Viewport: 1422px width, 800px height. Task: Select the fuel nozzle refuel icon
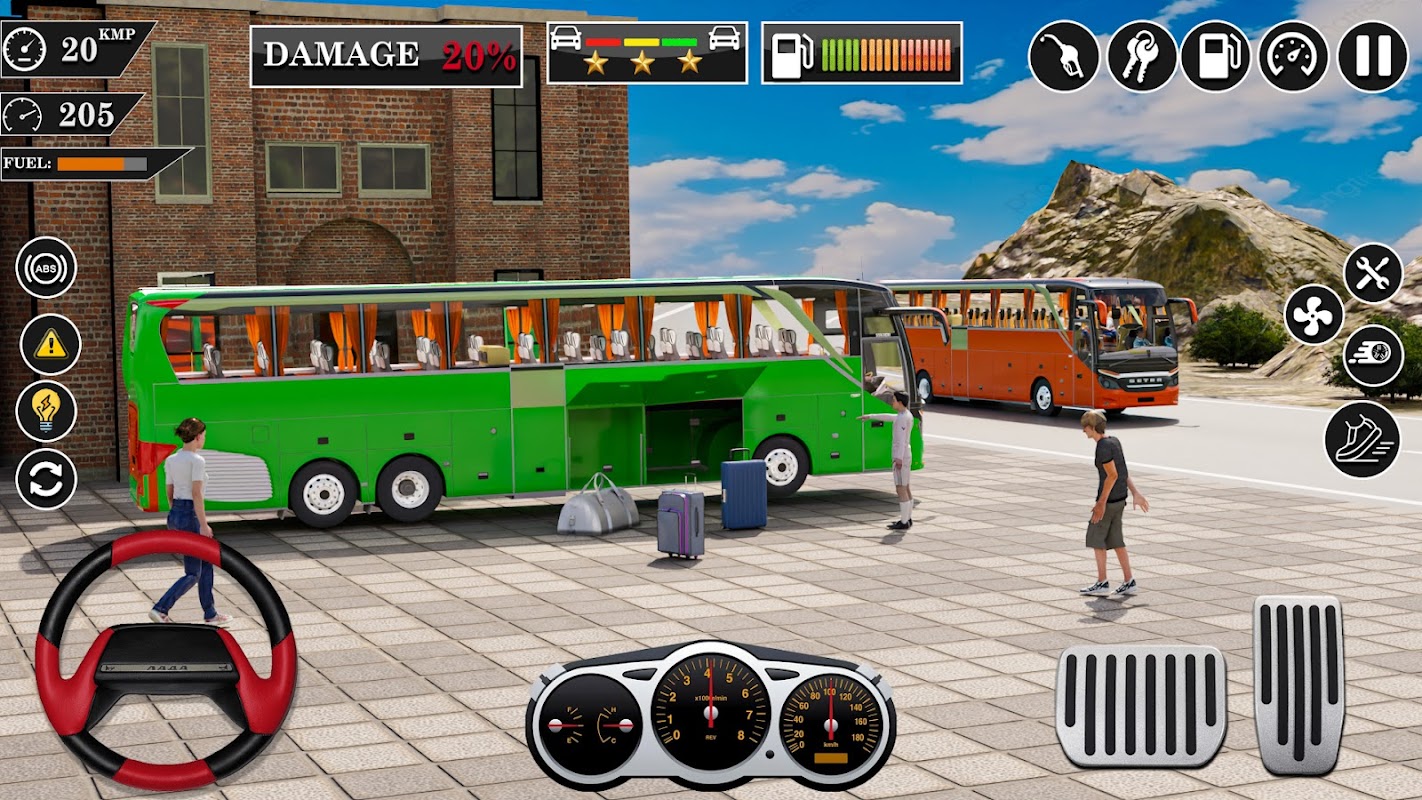click(x=1064, y=56)
